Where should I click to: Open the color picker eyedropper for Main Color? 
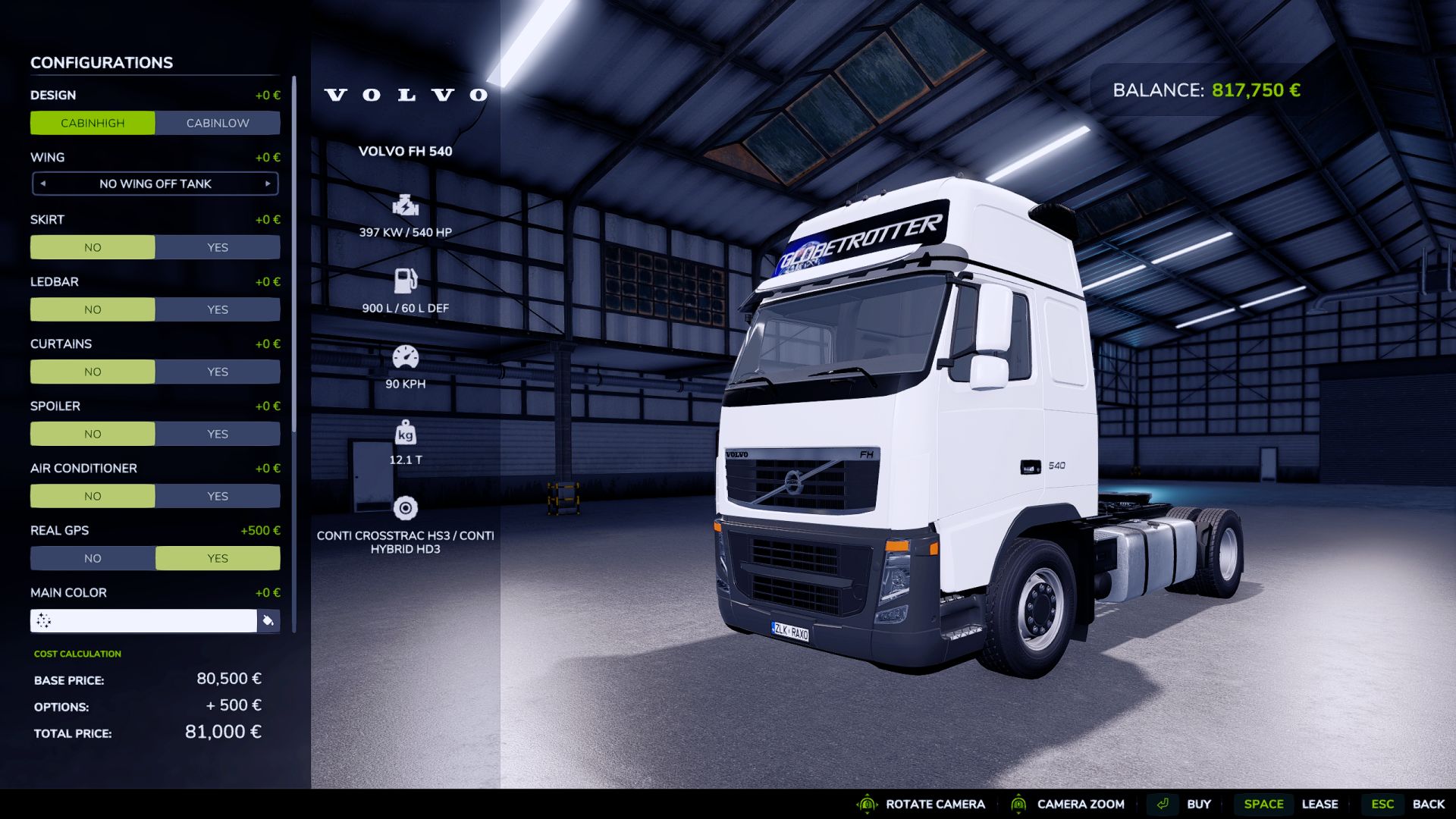pyautogui.click(x=269, y=620)
